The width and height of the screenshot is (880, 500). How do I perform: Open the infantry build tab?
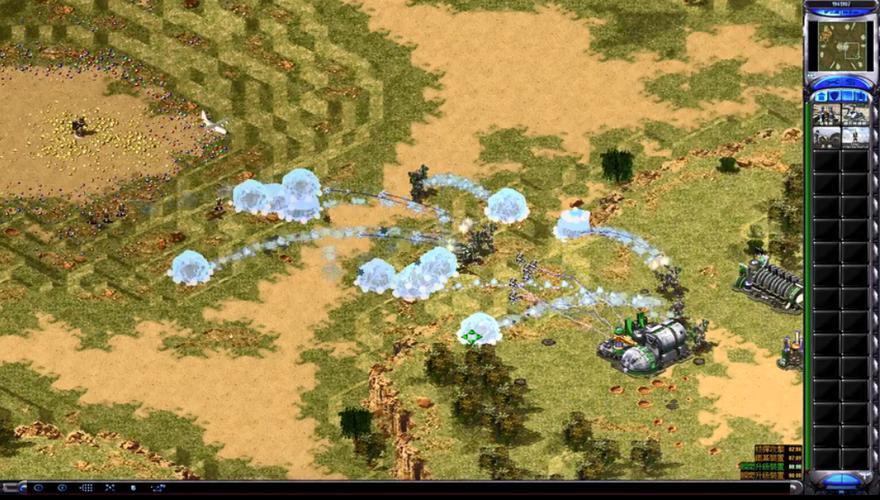(847, 96)
